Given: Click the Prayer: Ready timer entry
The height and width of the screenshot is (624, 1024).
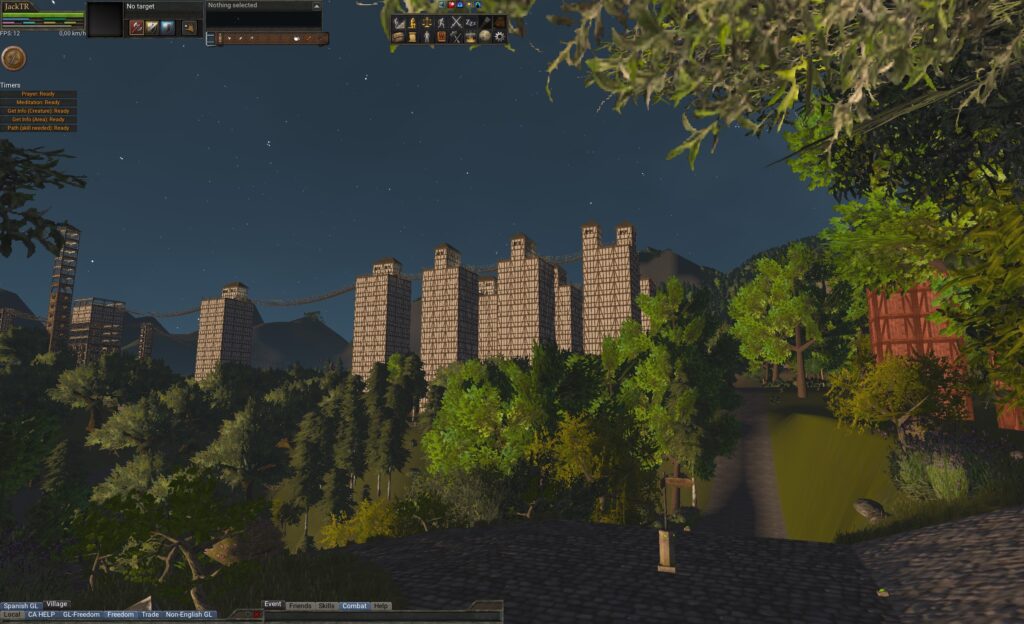Looking at the screenshot, I should pyautogui.click(x=38, y=94).
